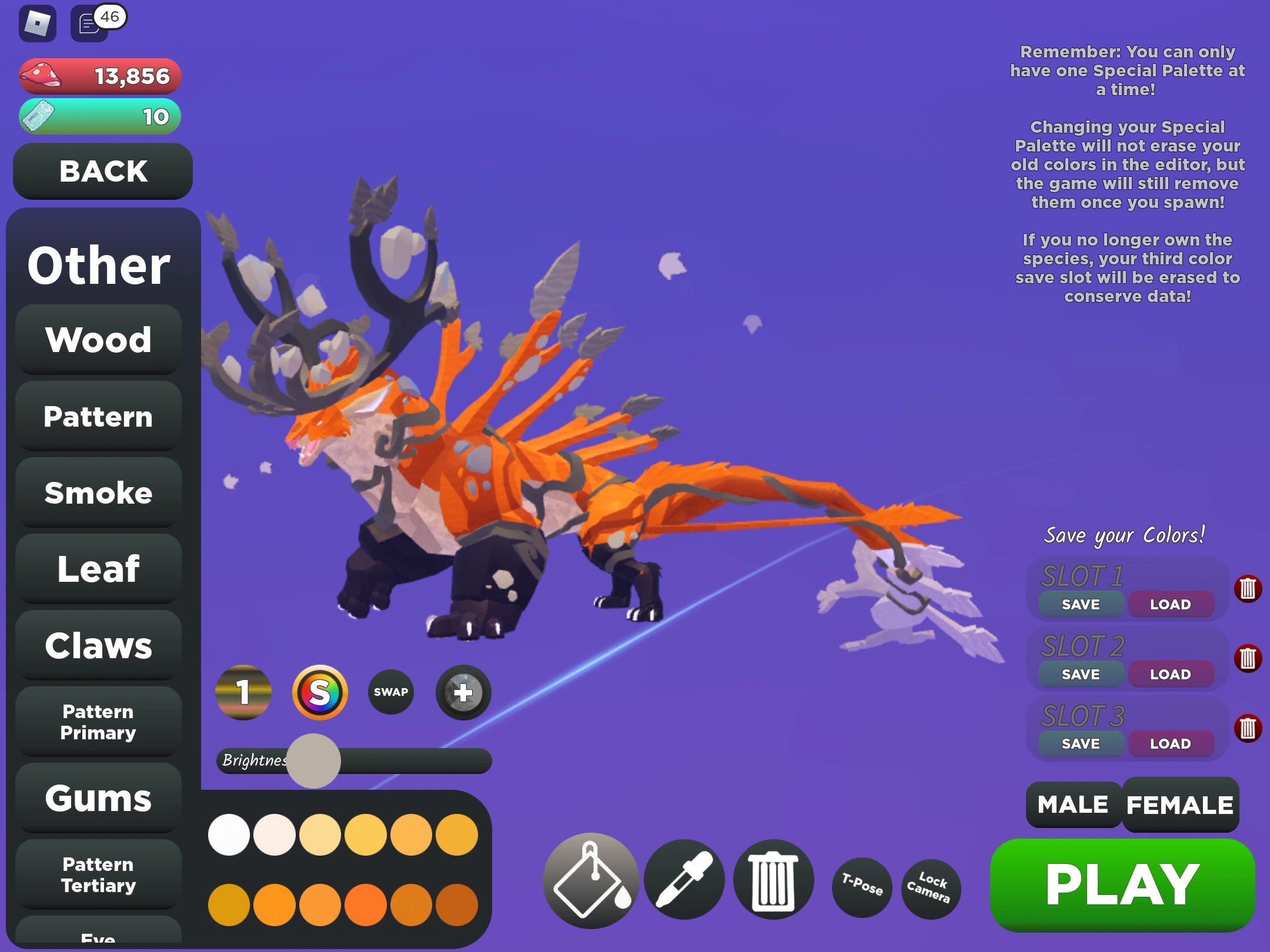Select the Special Palette 'S' icon
The width and height of the screenshot is (1270, 952).
[321, 693]
